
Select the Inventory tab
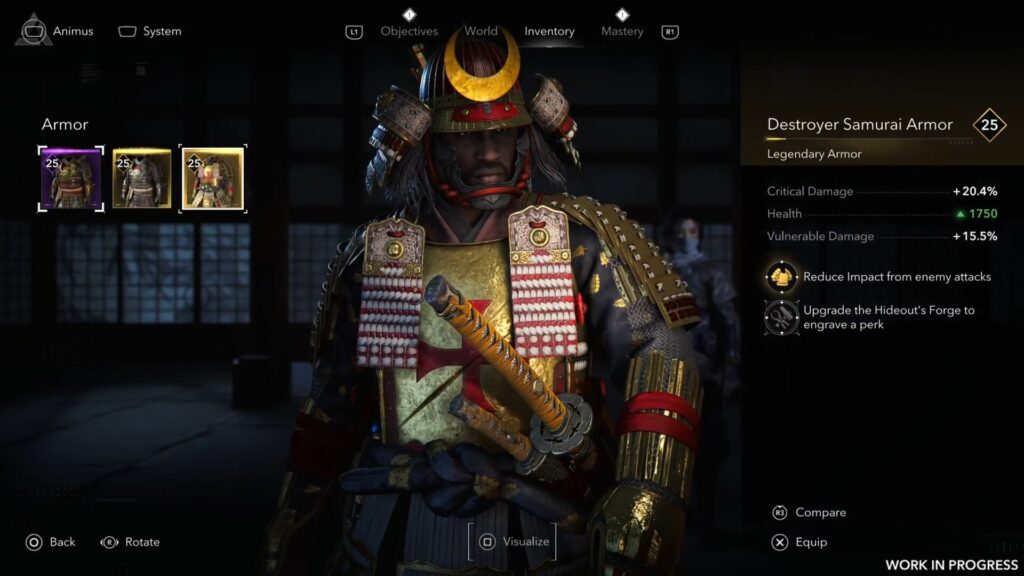point(549,31)
